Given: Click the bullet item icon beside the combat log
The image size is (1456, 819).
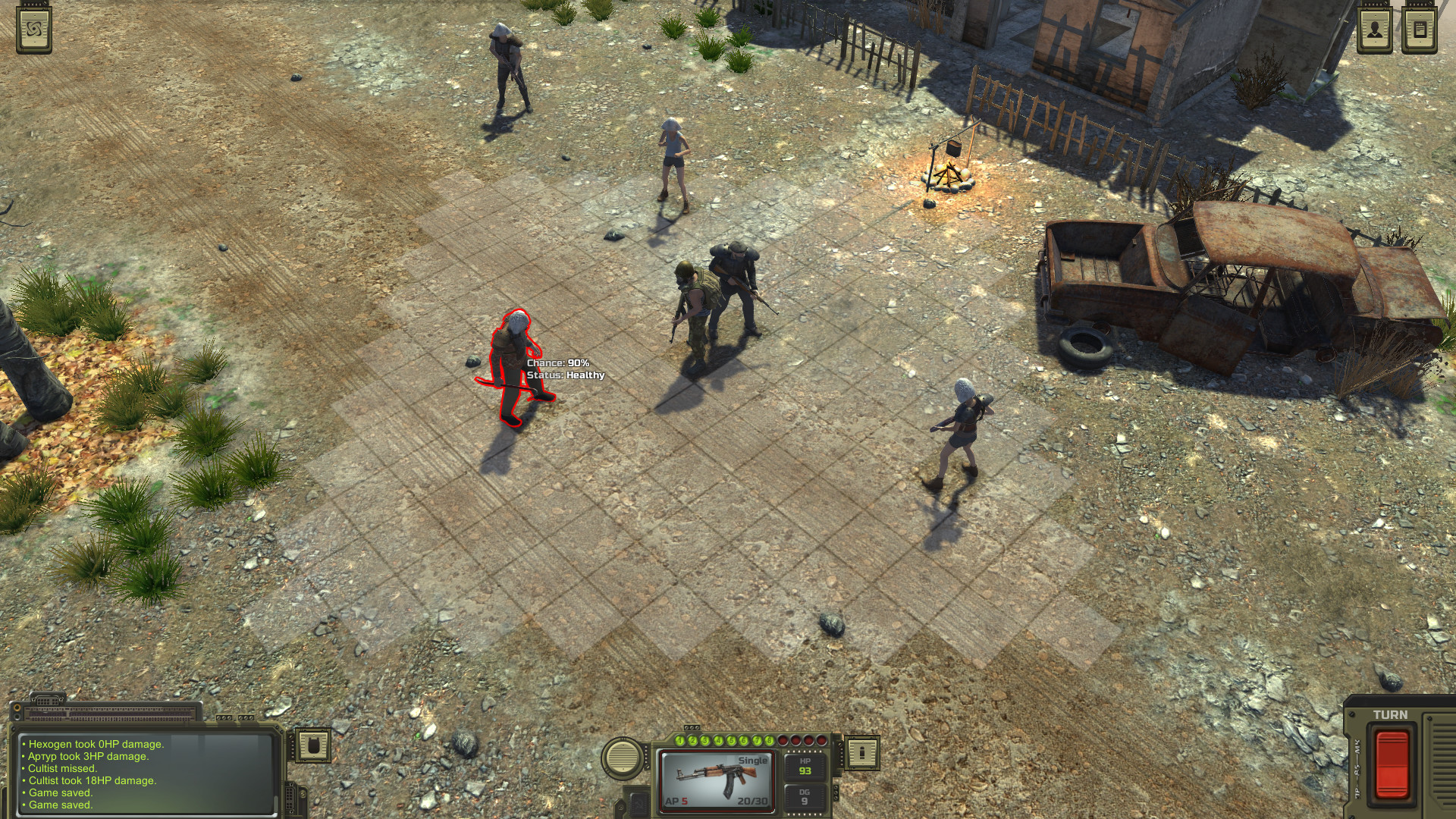Looking at the screenshot, I should pyautogui.click(x=313, y=746).
